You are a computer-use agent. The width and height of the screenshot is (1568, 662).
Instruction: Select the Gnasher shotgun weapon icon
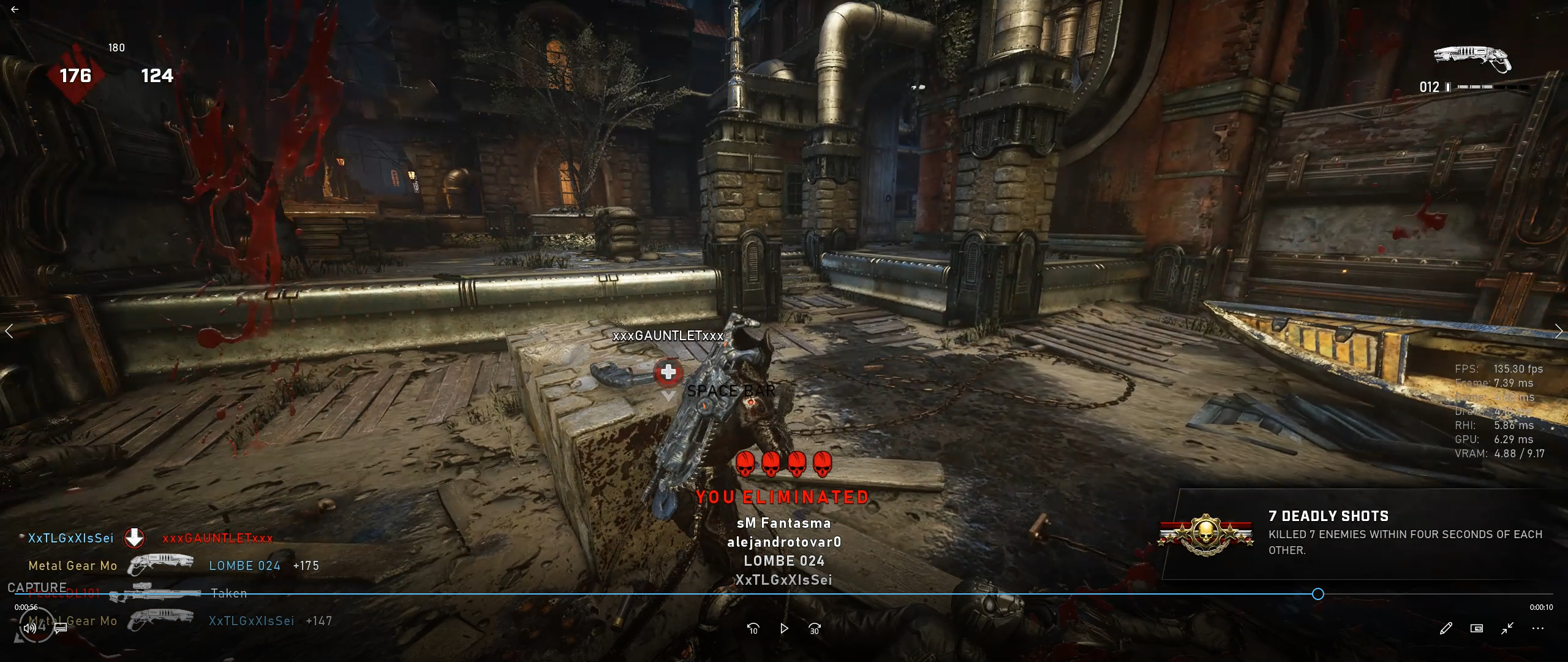click(x=1472, y=59)
